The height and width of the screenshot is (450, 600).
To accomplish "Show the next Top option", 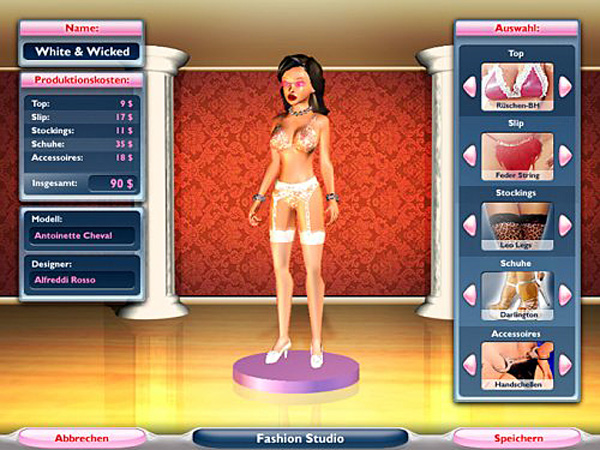I will (565, 87).
